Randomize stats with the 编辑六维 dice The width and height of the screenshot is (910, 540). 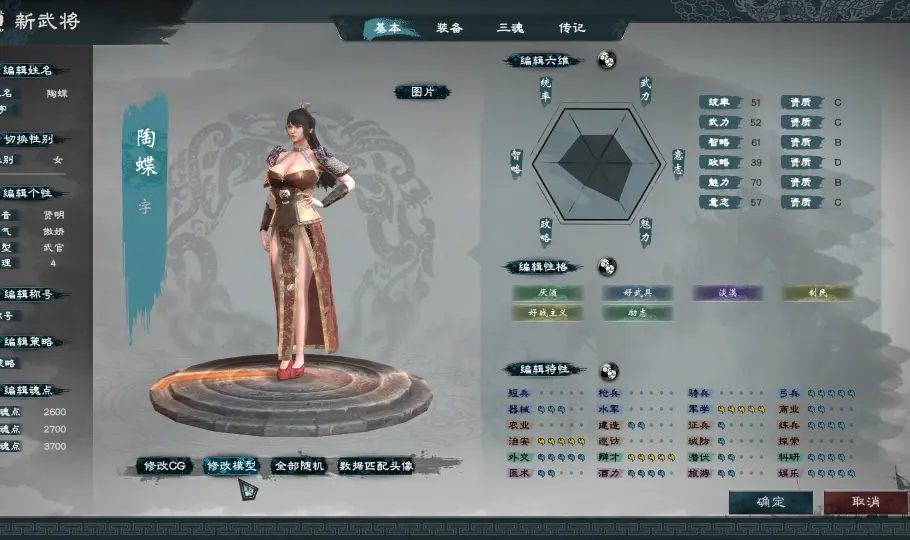click(x=607, y=60)
